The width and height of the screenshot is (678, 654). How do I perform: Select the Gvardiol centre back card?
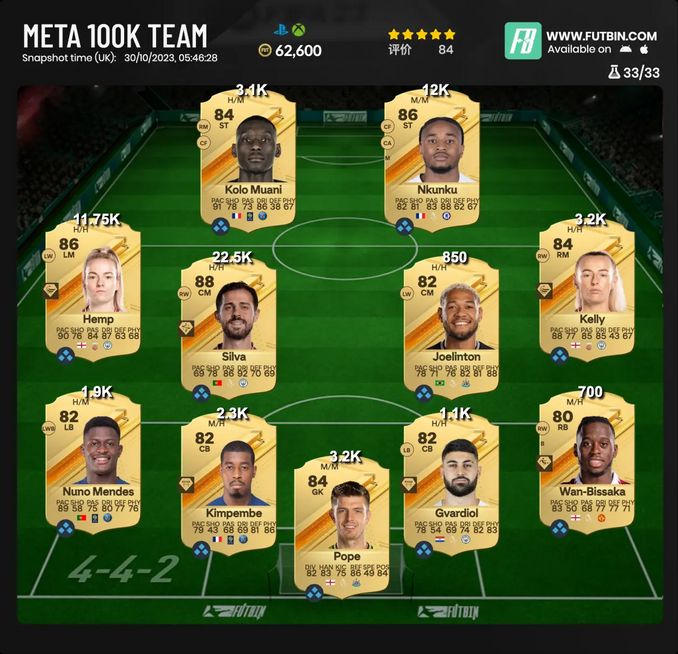pos(450,478)
